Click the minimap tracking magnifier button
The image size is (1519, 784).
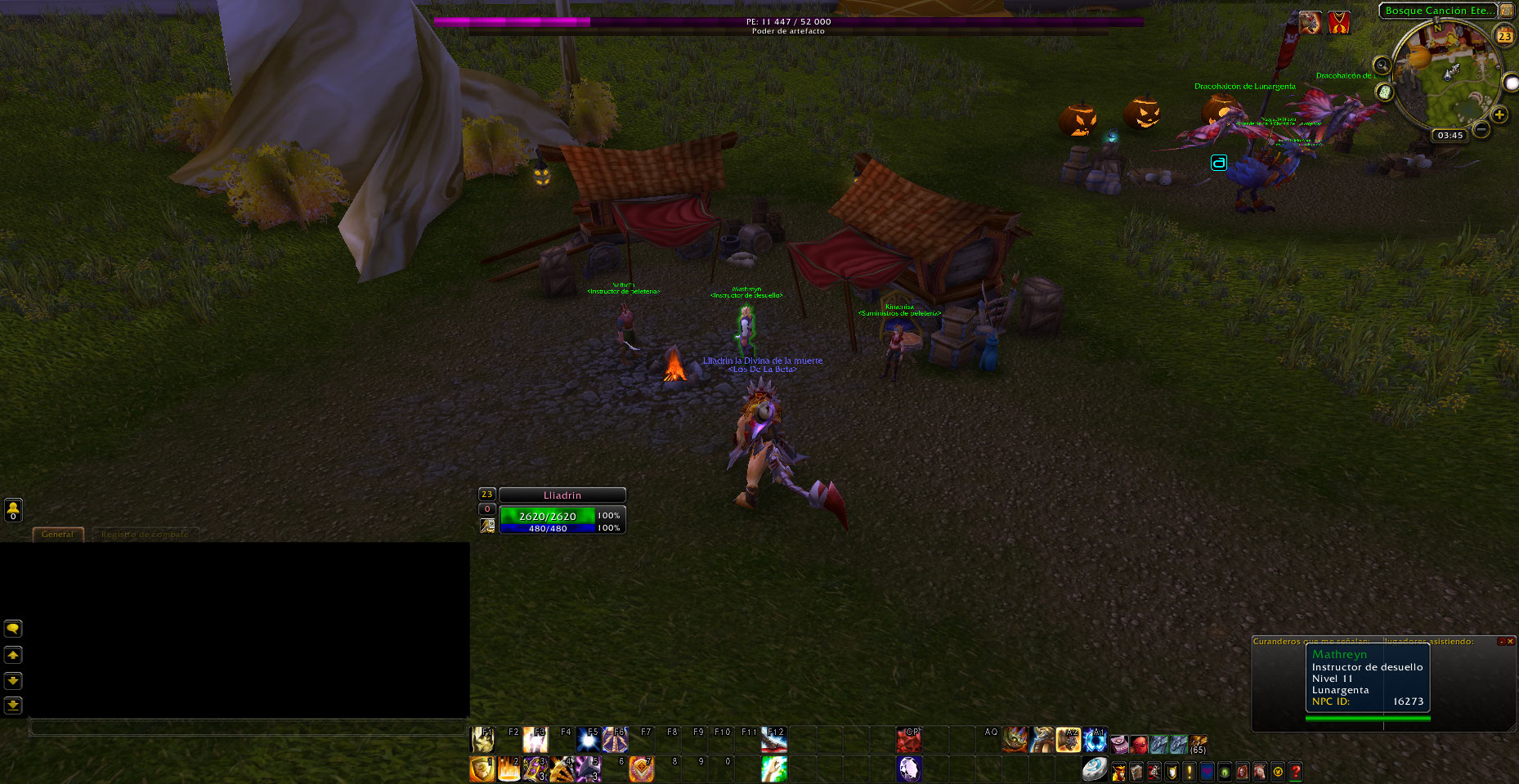(x=1382, y=65)
